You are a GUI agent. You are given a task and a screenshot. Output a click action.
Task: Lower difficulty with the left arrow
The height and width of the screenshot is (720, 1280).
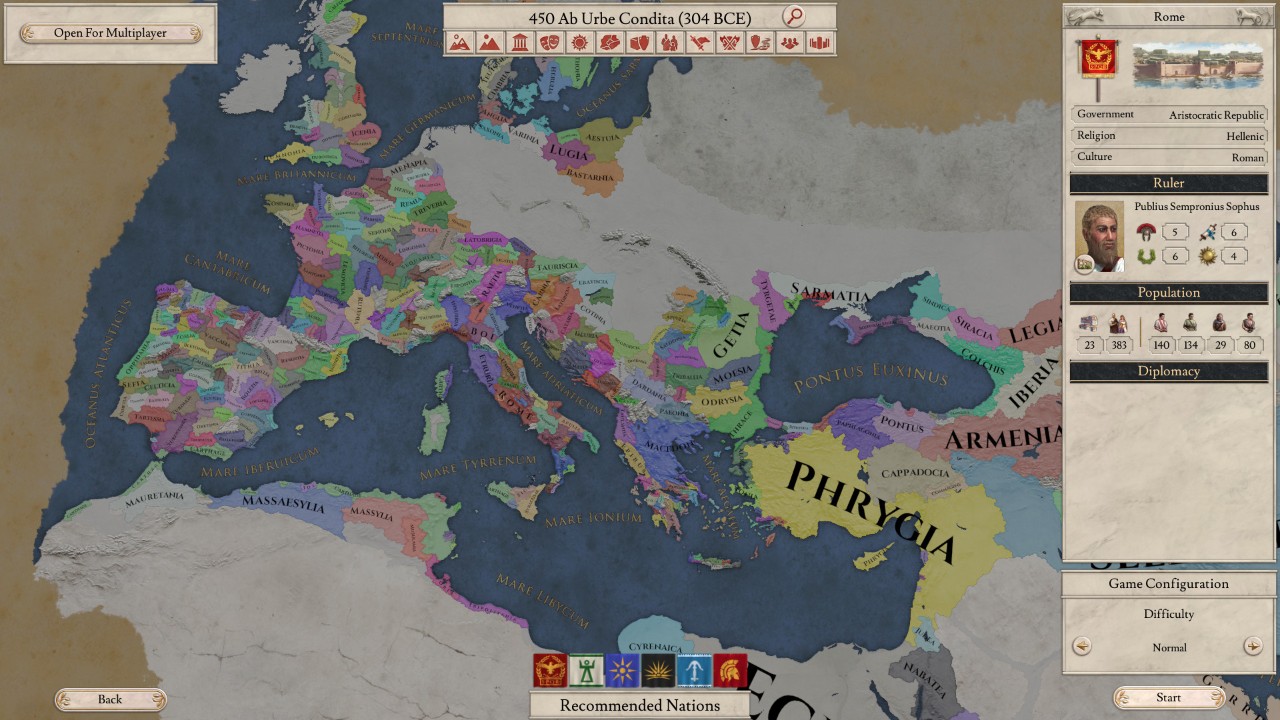(x=1082, y=646)
